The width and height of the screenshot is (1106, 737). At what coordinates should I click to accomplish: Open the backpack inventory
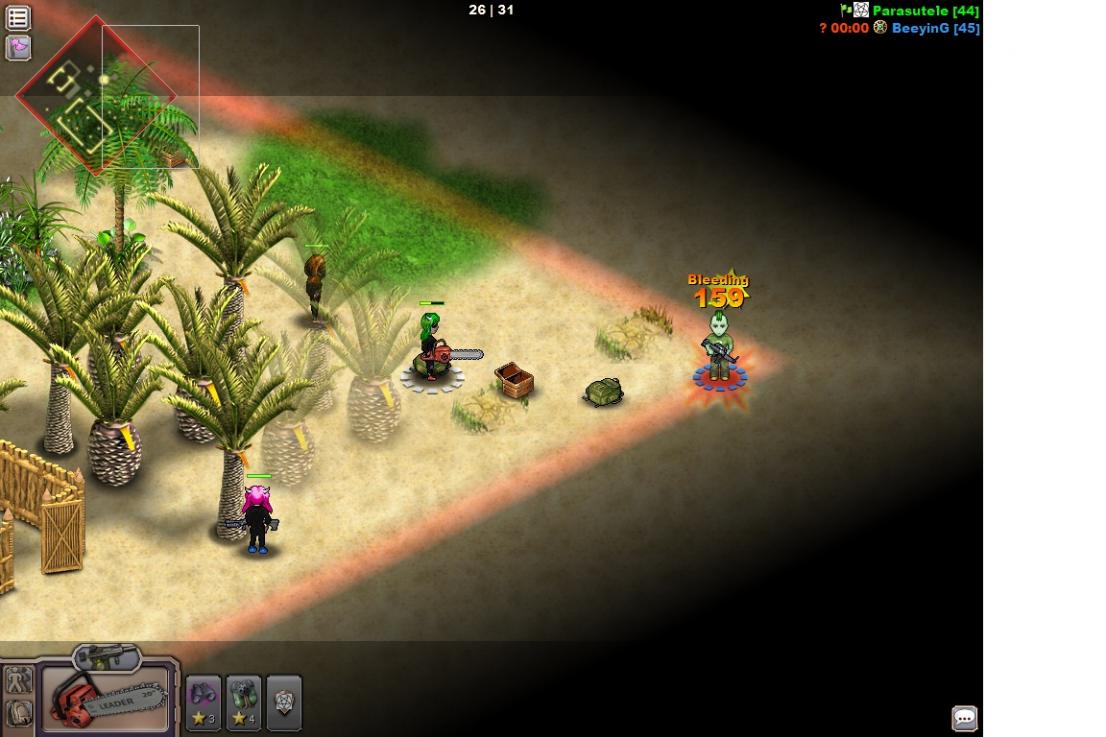tap(19, 712)
